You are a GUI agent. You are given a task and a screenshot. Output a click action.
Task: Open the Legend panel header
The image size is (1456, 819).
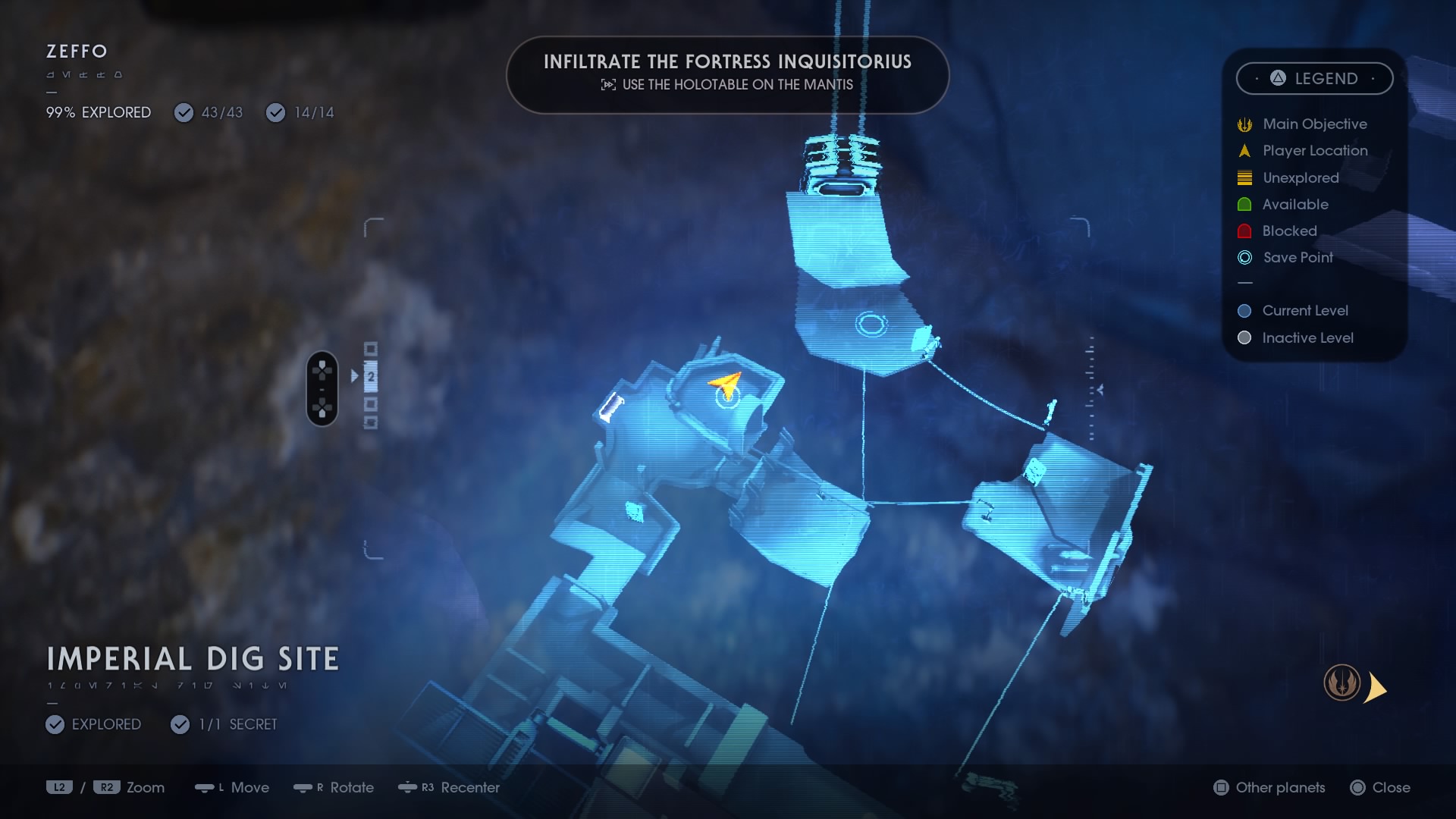[1314, 78]
